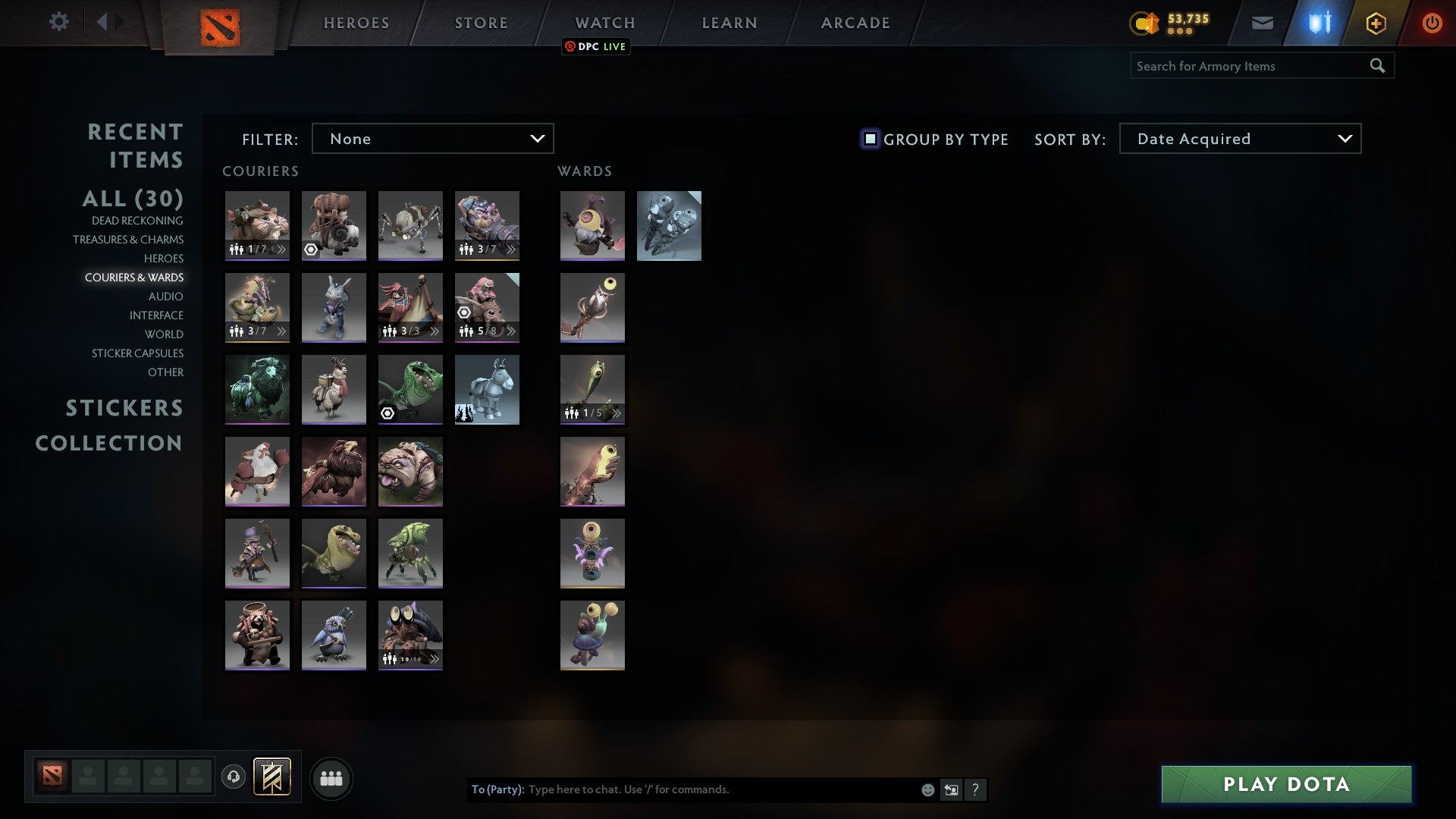Open the friends list with the group icon
1456x819 pixels.
point(331,777)
